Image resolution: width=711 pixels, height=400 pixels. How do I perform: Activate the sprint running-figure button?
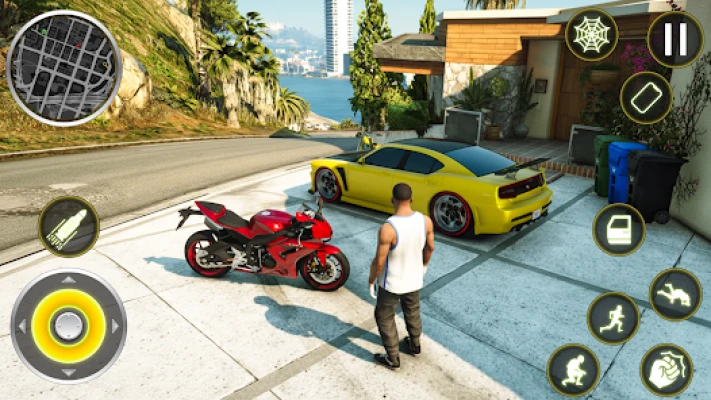(613, 318)
